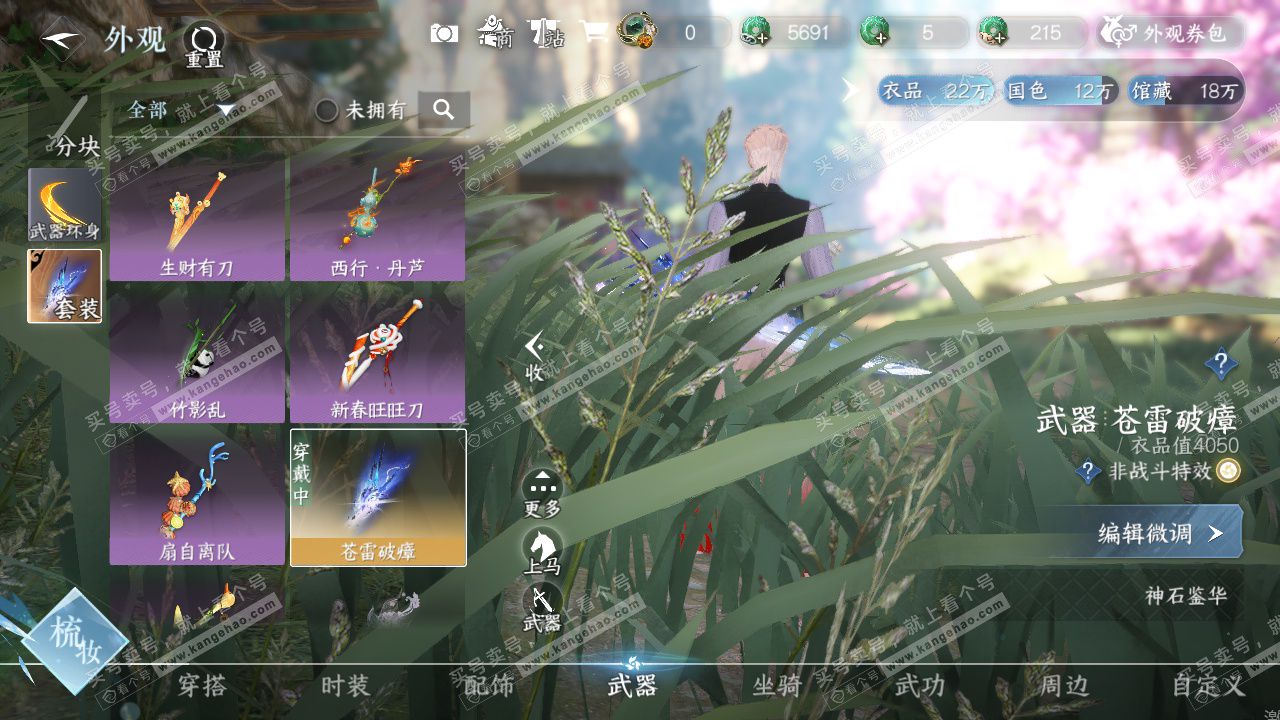Select the equipped 苍雷破瘴 weapon
This screenshot has width=1280, height=720.
378,498
